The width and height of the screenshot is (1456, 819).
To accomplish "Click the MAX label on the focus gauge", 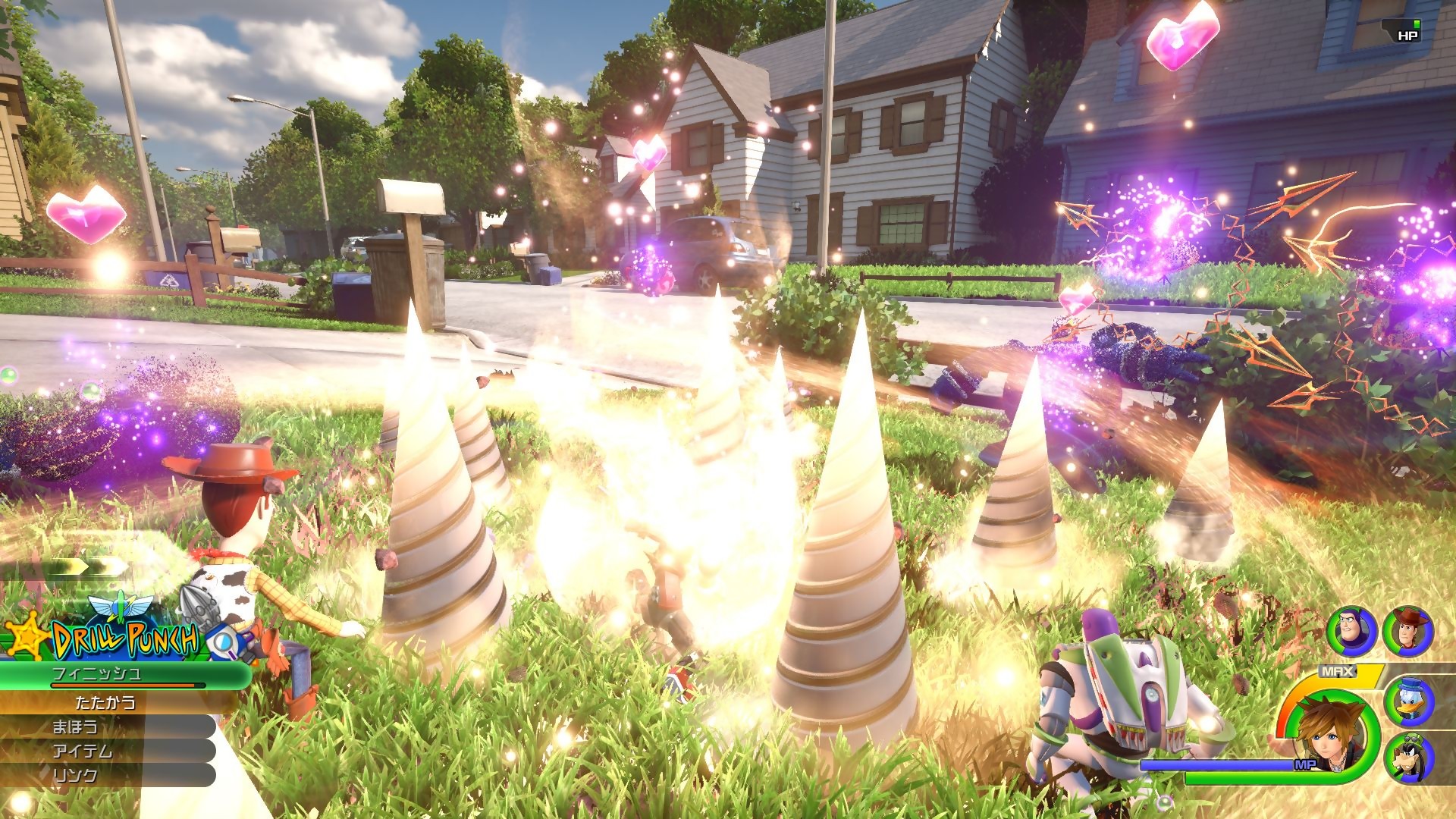I will tap(1338, 670).
